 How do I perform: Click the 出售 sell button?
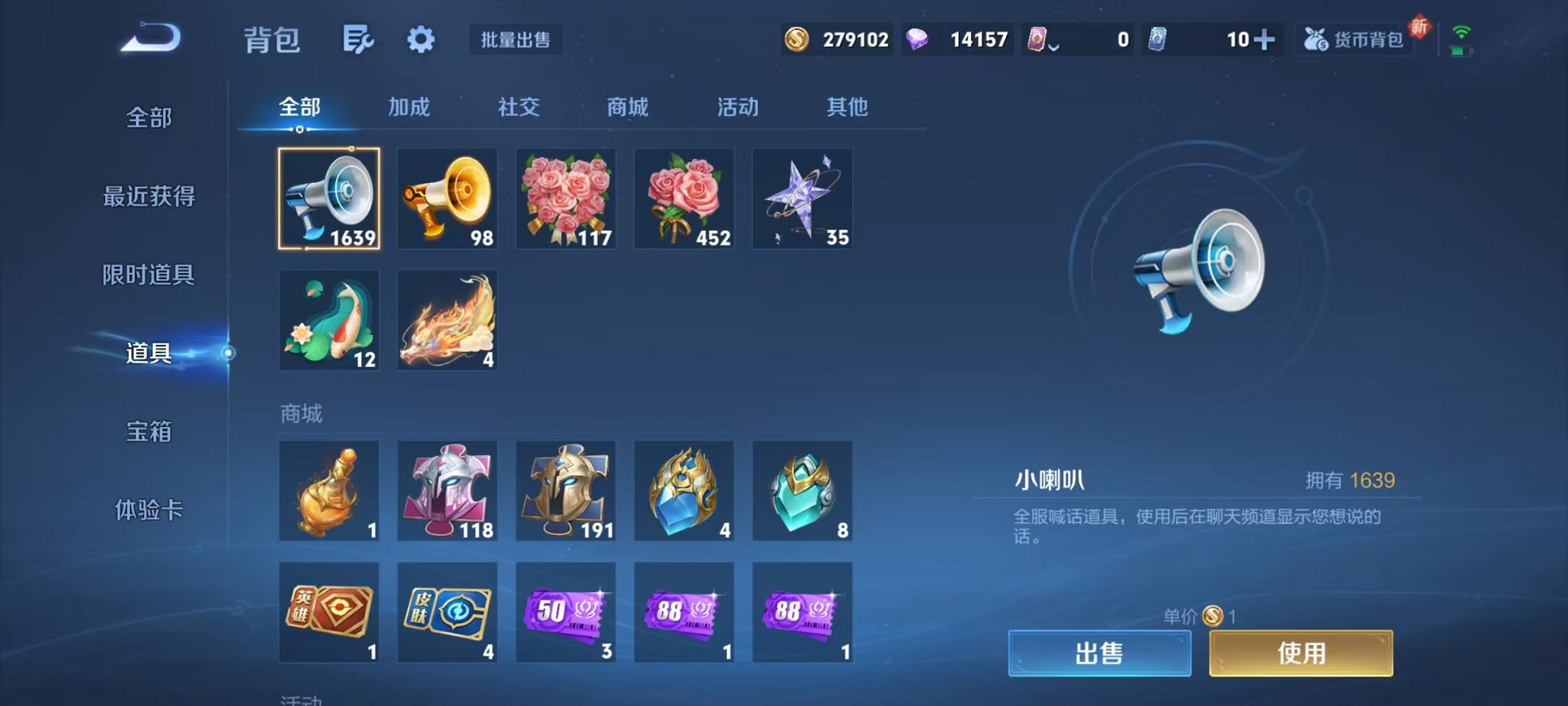click(x=1099, y=651)
